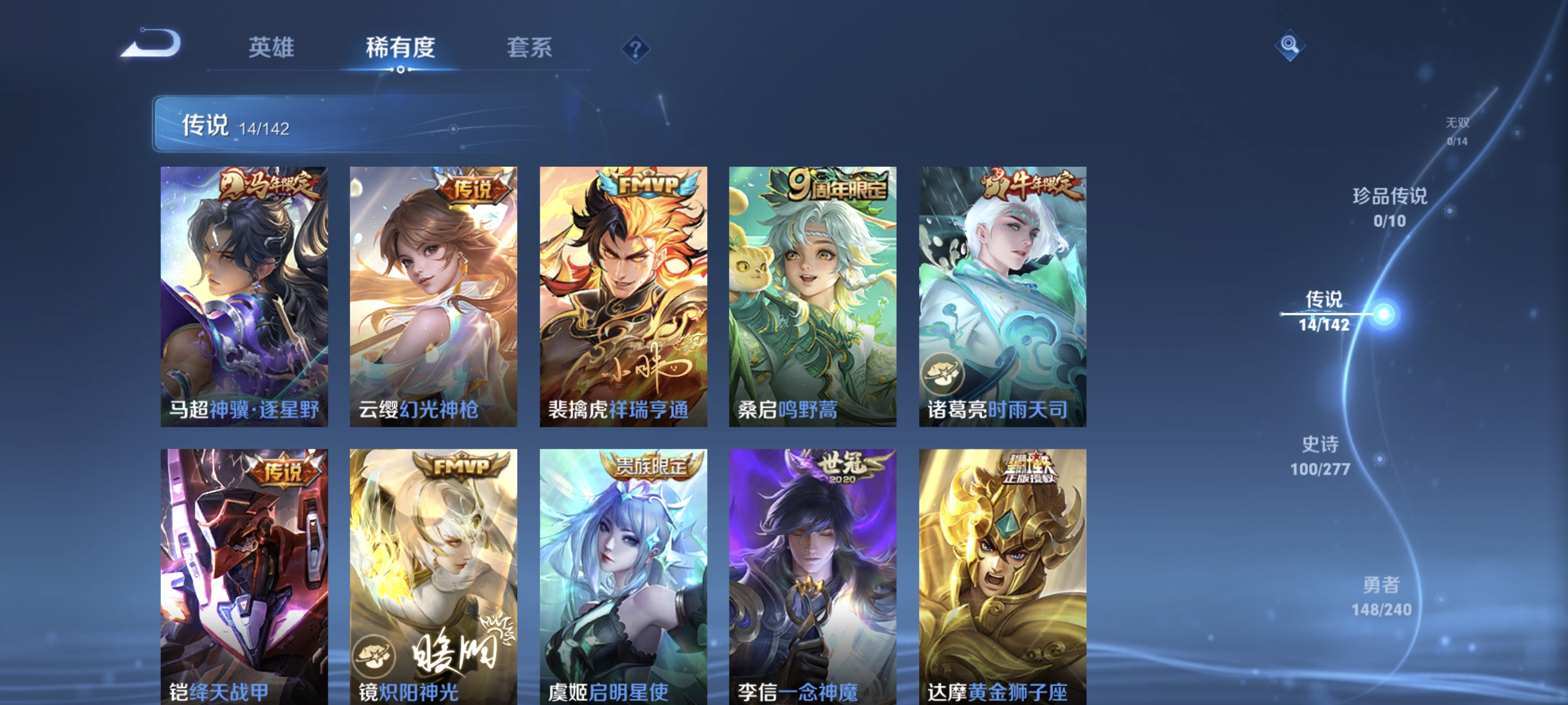Switch to the 英雄 tab

[x=272, y=48]
